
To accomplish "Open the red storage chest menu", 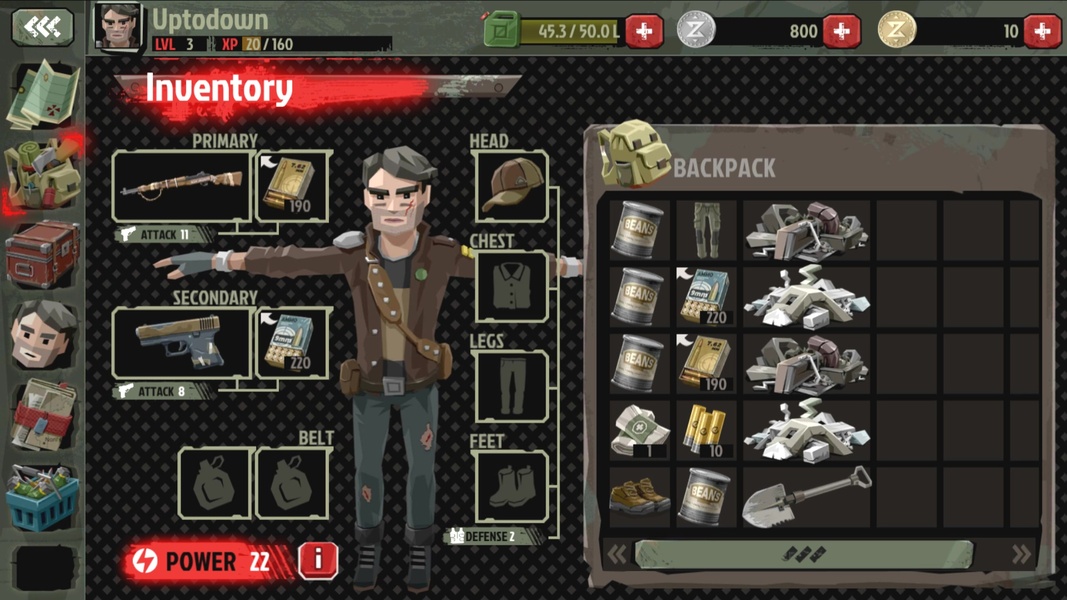I will (x=43, y=254).
